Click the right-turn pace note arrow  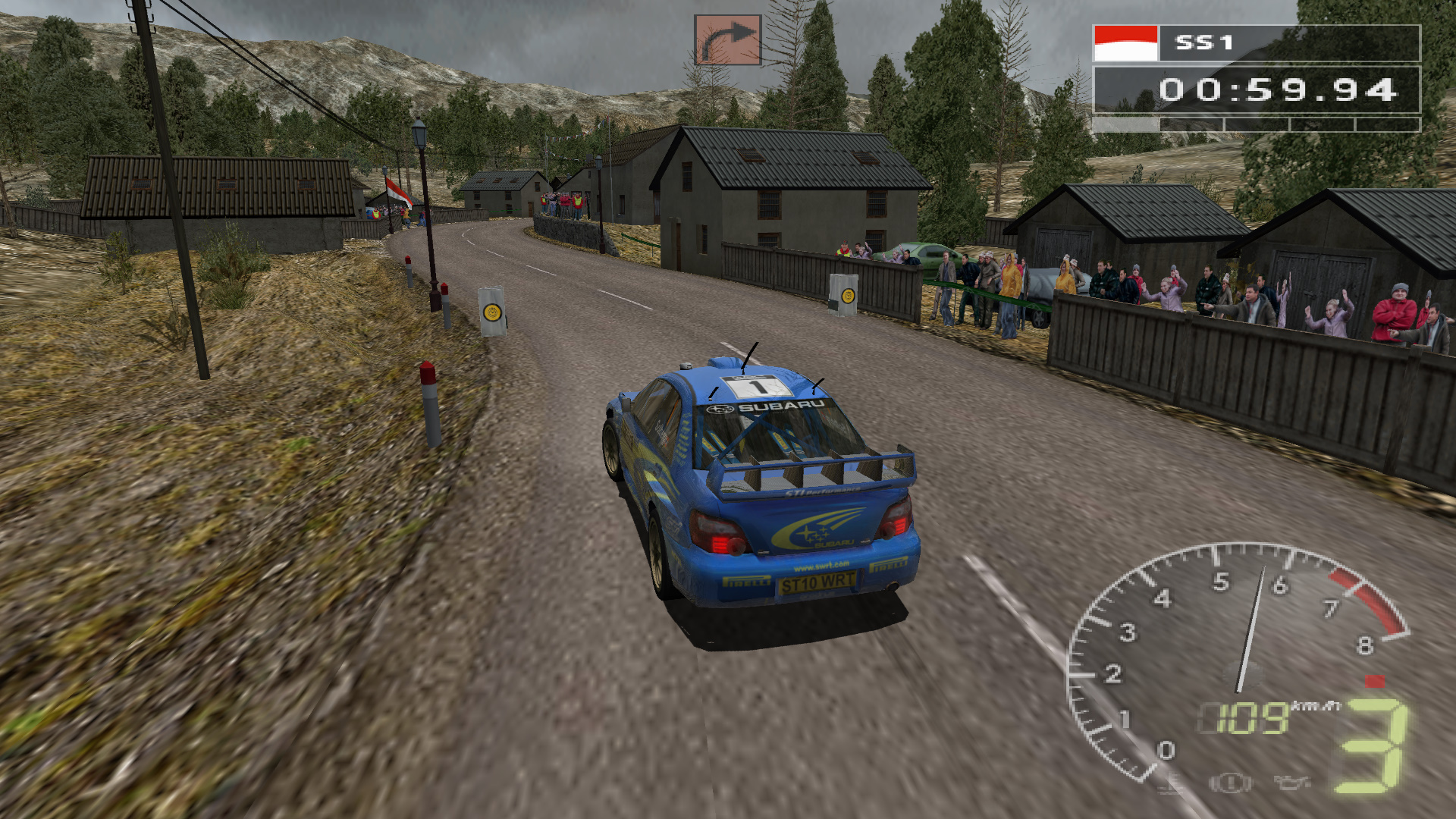(727, 40)
